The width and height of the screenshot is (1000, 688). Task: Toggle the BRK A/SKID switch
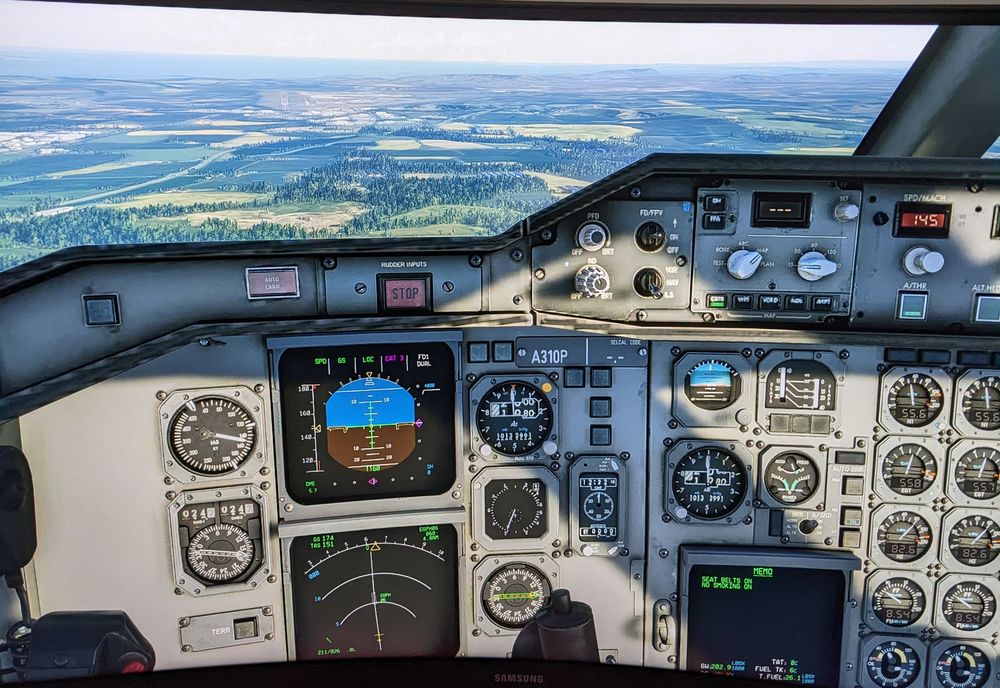(807, 526)
